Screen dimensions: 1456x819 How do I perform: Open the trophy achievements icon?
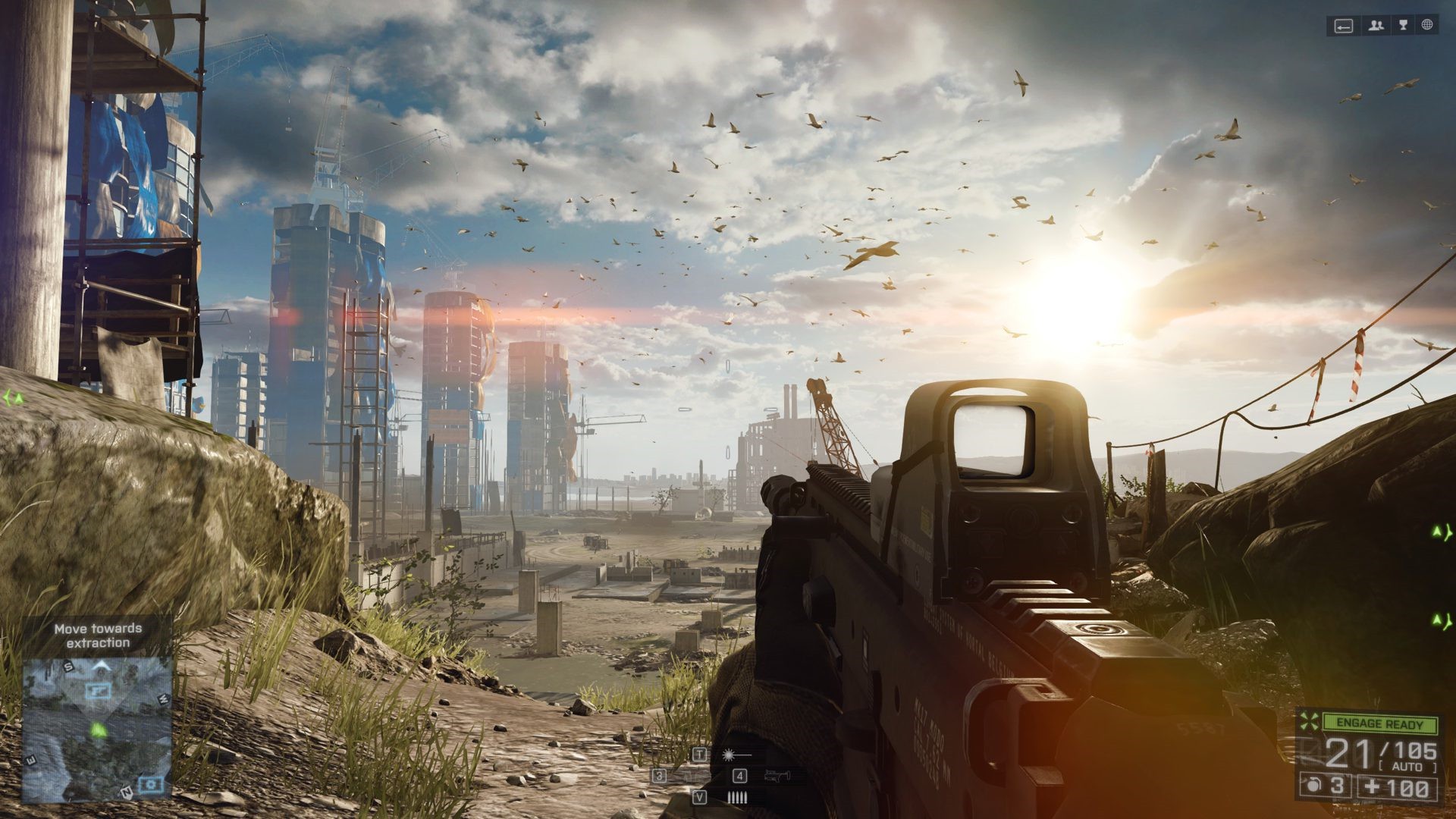pos(1403,26)
